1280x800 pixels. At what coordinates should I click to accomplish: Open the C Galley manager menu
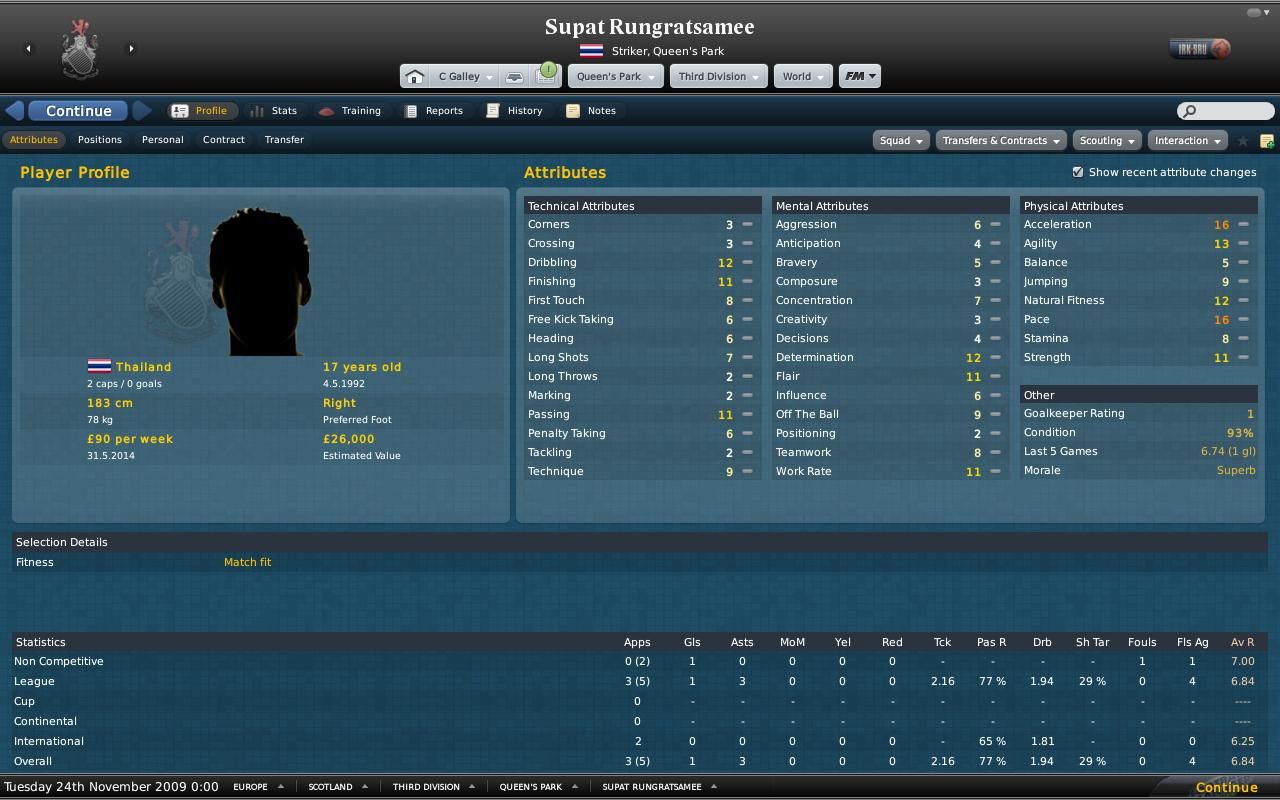pyautogui.click(x=464, y=76)
